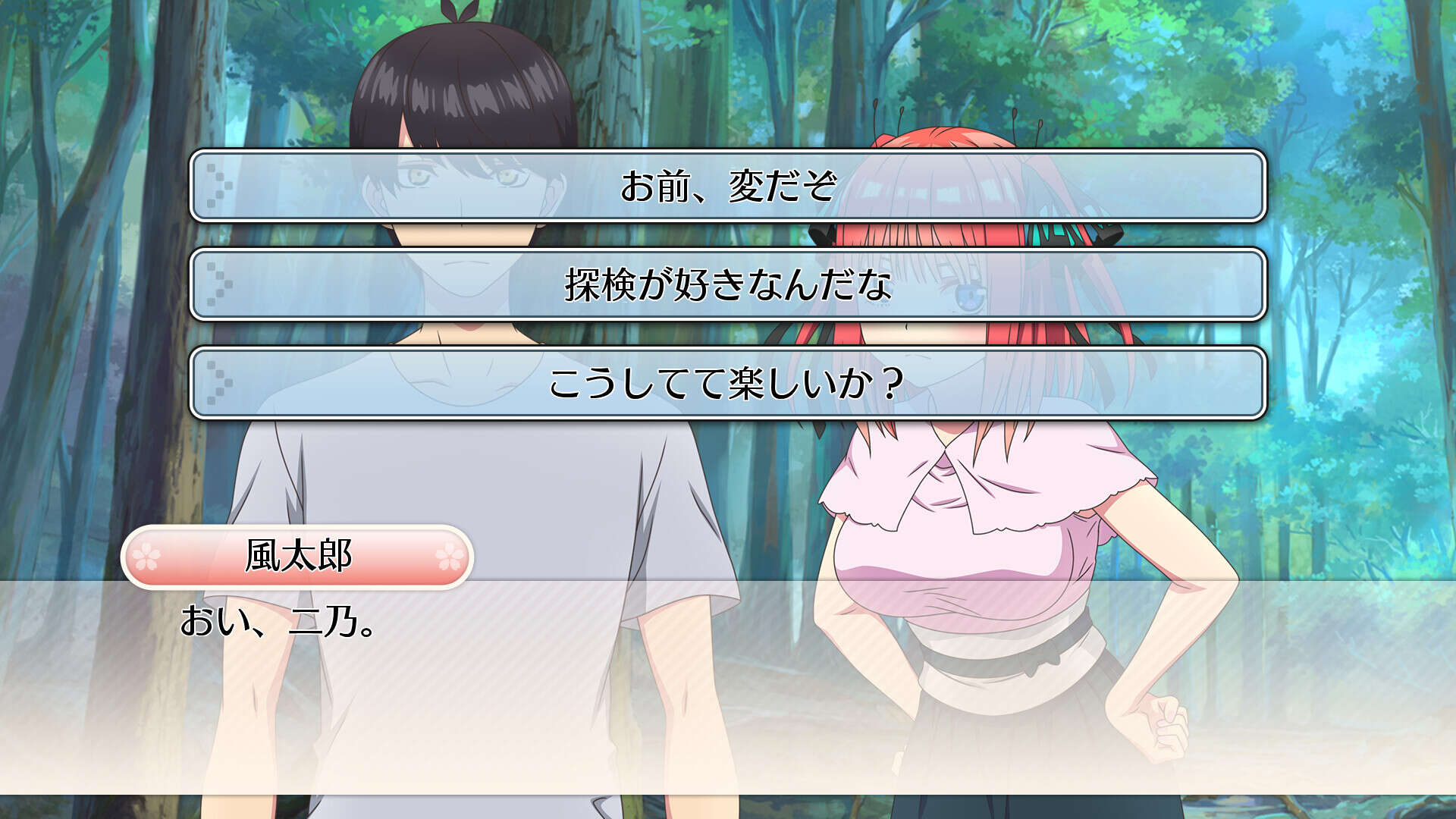Click the border frame of the top choice
Screen dimensions: 1456x819
pyautogui.click(x=728, y=154)
